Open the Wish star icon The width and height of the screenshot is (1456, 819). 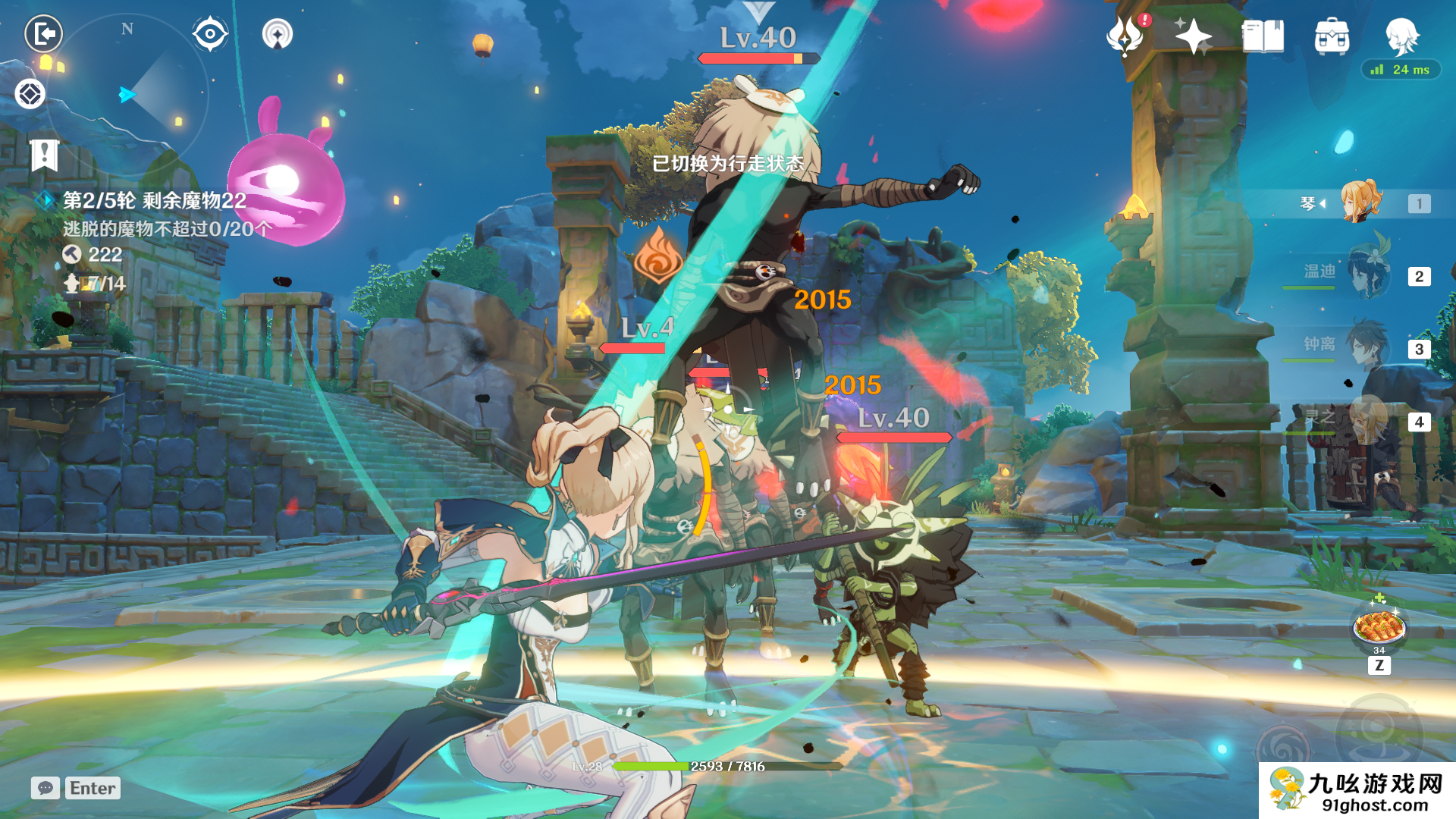(x=1192, y=36)
